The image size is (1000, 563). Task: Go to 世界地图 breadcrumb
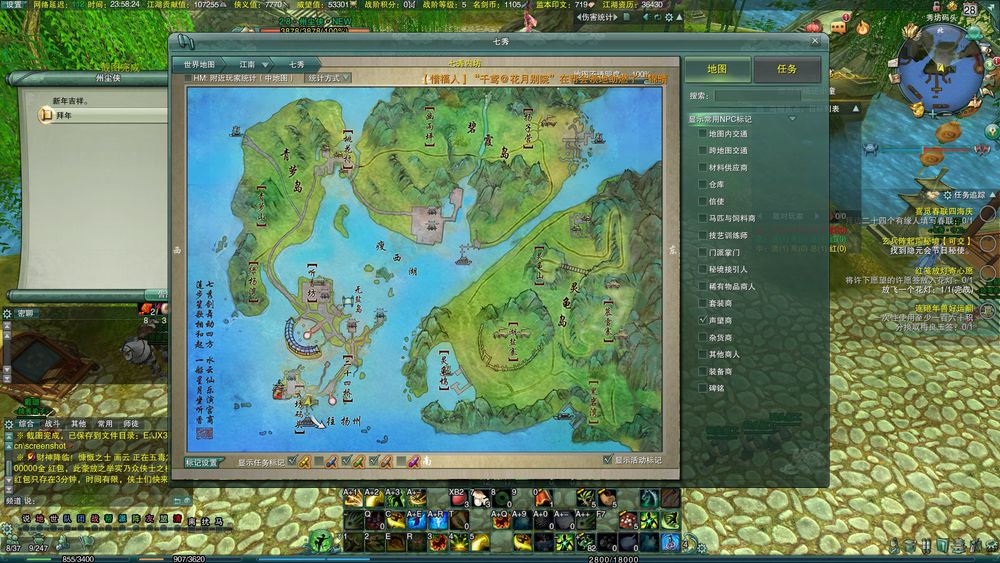pyautogui.click(x=200, y=64)
